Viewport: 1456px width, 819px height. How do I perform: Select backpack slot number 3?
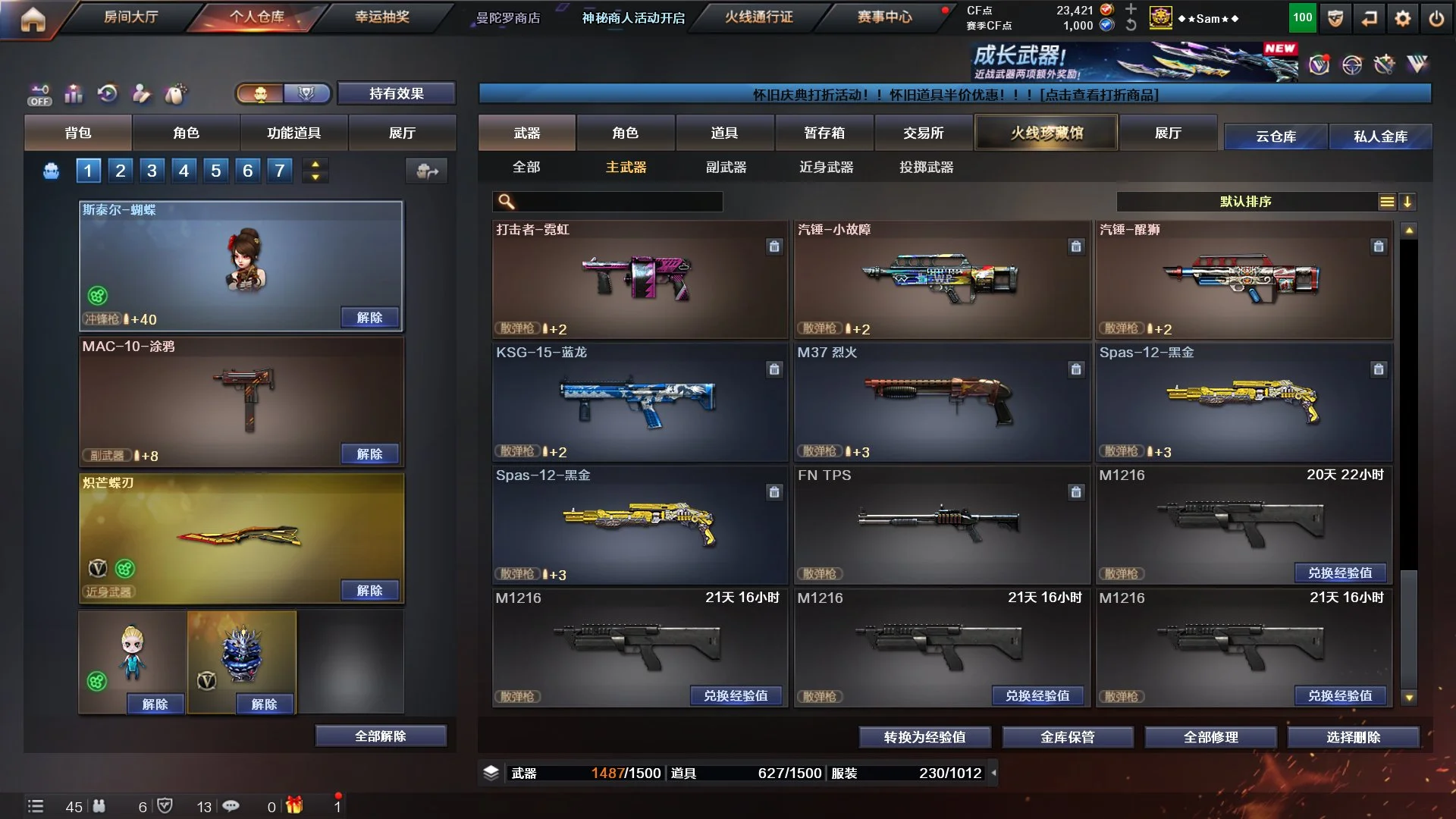[152, 171]
